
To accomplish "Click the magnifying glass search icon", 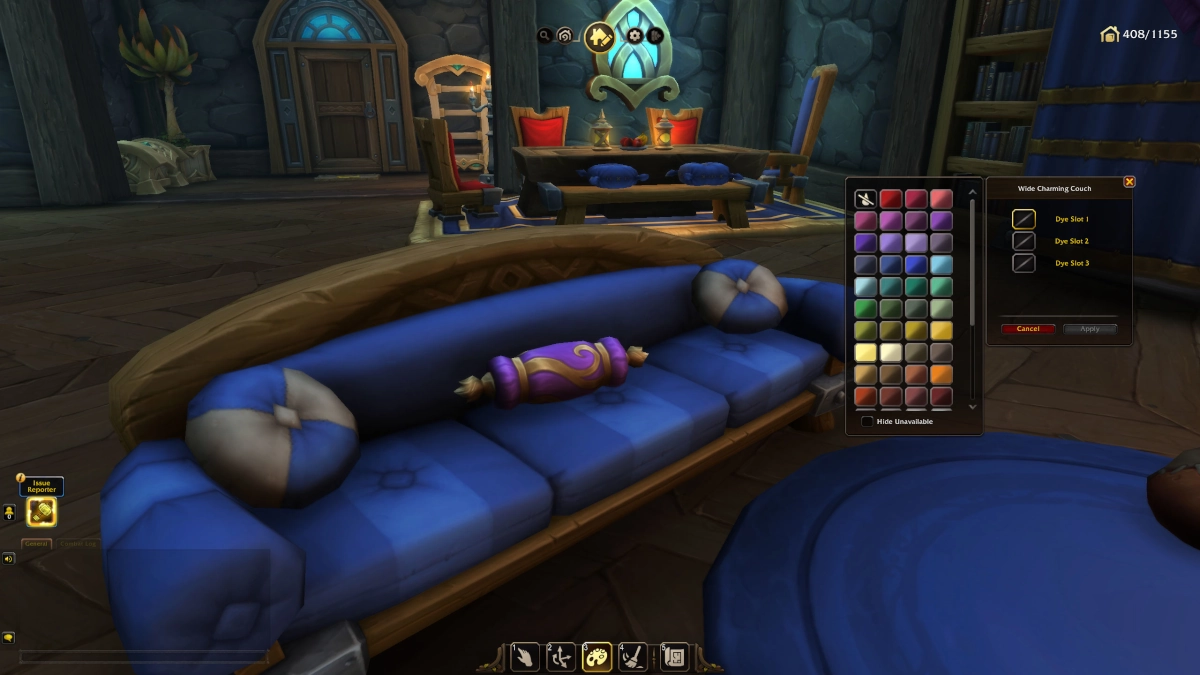I will point(545,36).
